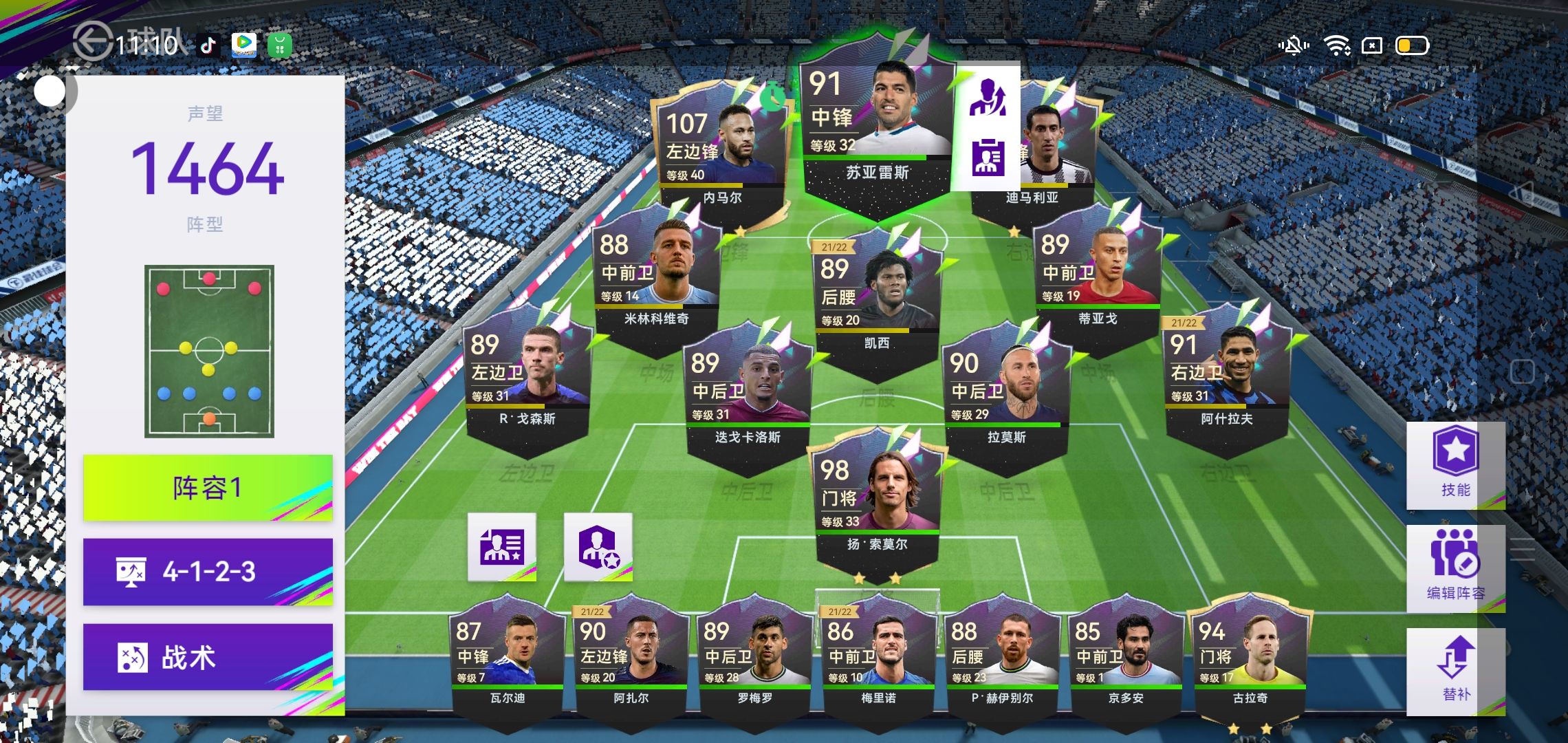Screen dimensions: 1568x743
Task: Open the 4-1-2-3 formation selector
Action: coord(208,572)
